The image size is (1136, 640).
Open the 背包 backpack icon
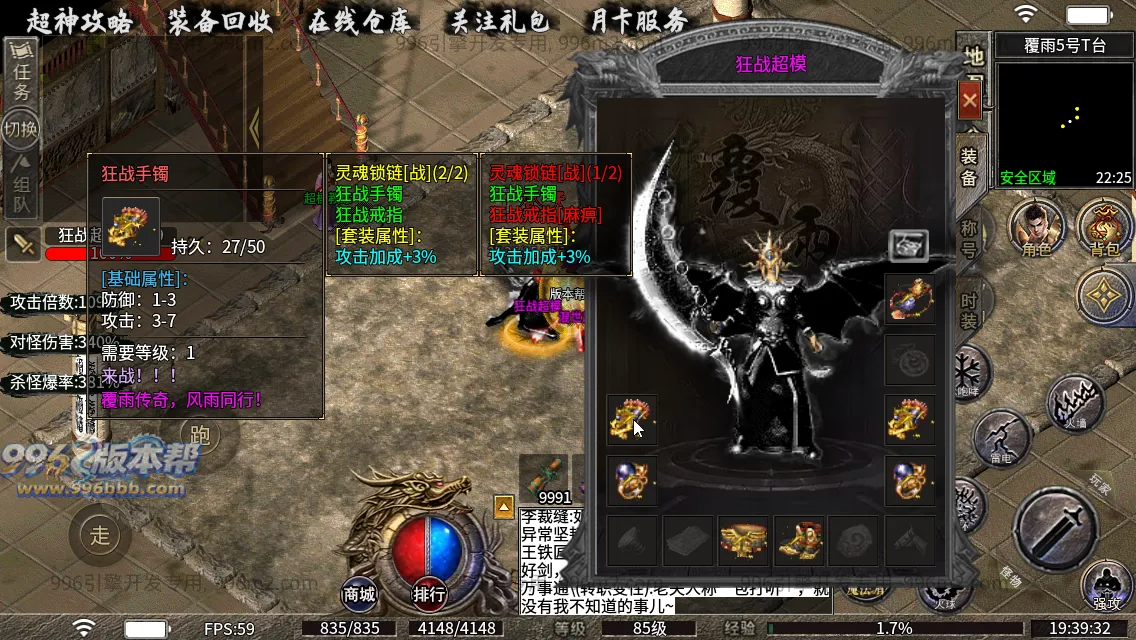[x=1105, y=229]
